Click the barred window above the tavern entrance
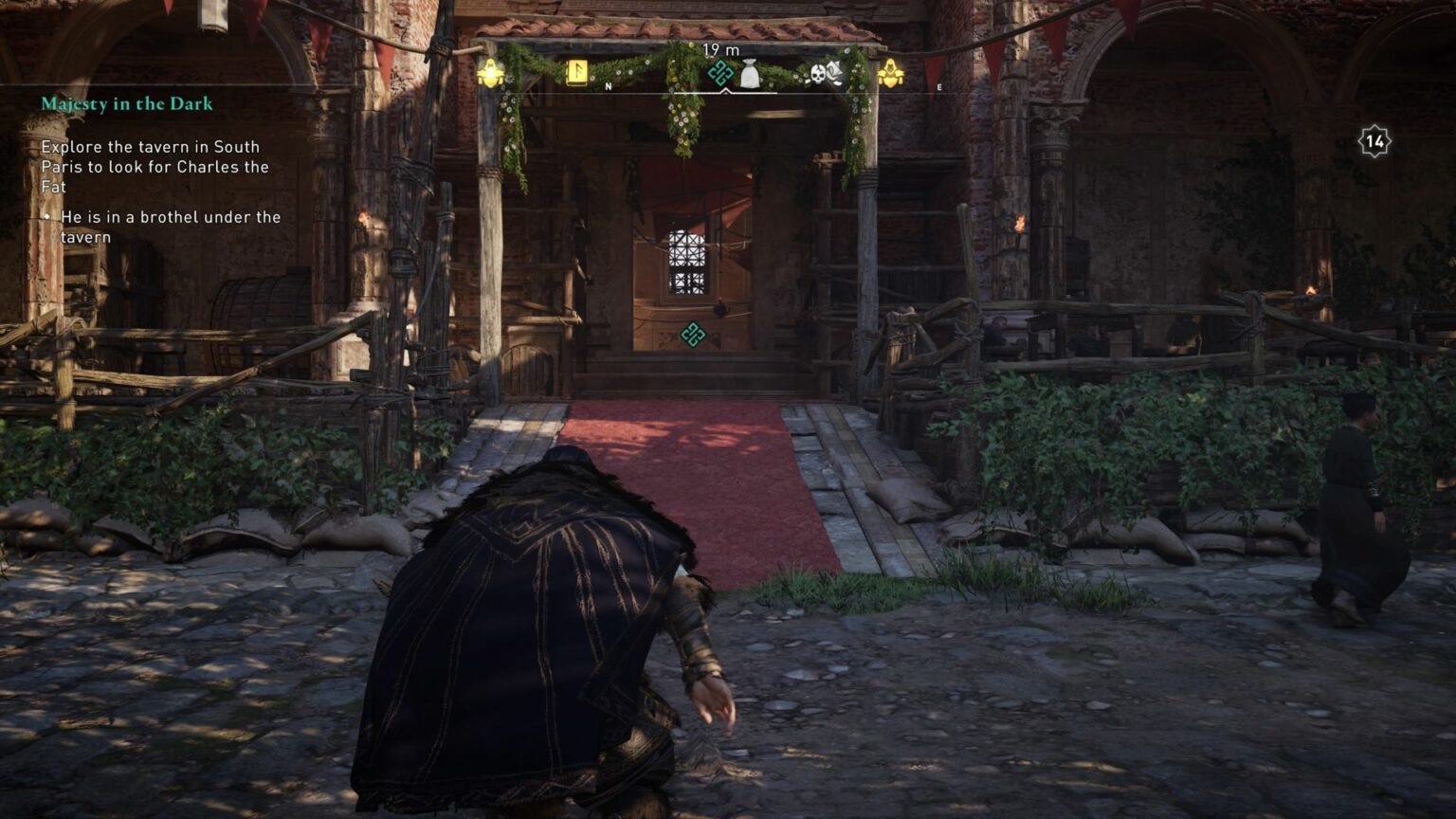Viewport: 1456px width, 819px height. pos(685,261)
